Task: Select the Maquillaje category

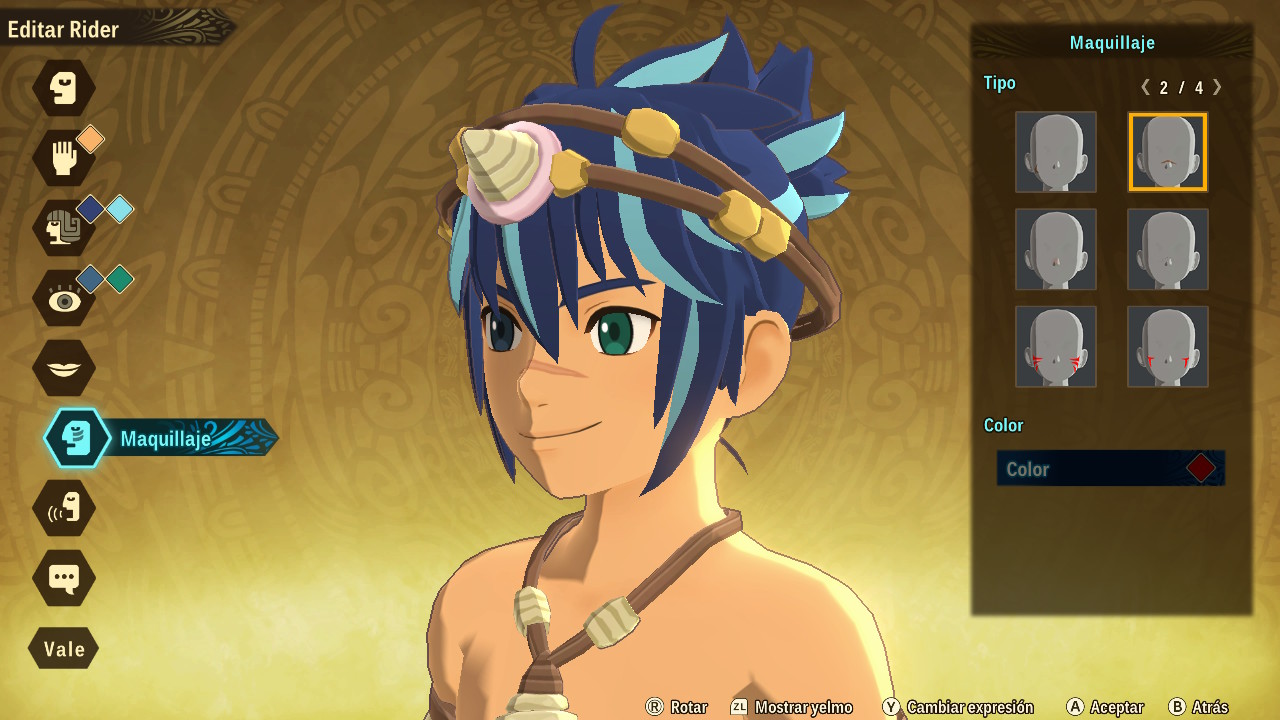Action: point(78,438)
